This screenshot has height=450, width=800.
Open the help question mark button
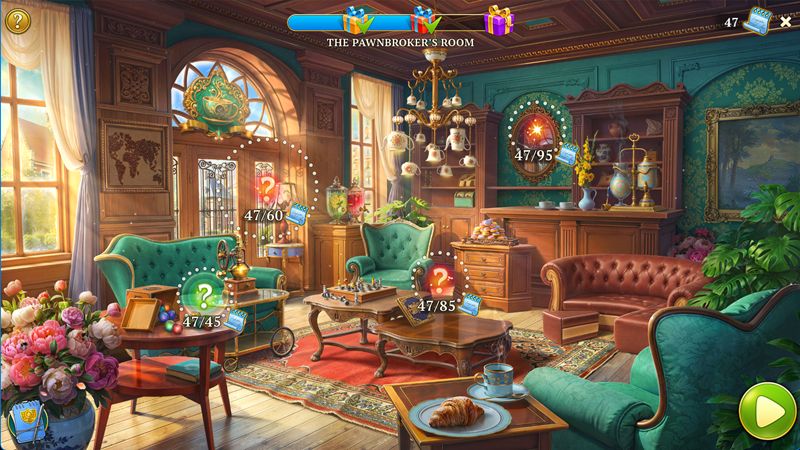17,20
